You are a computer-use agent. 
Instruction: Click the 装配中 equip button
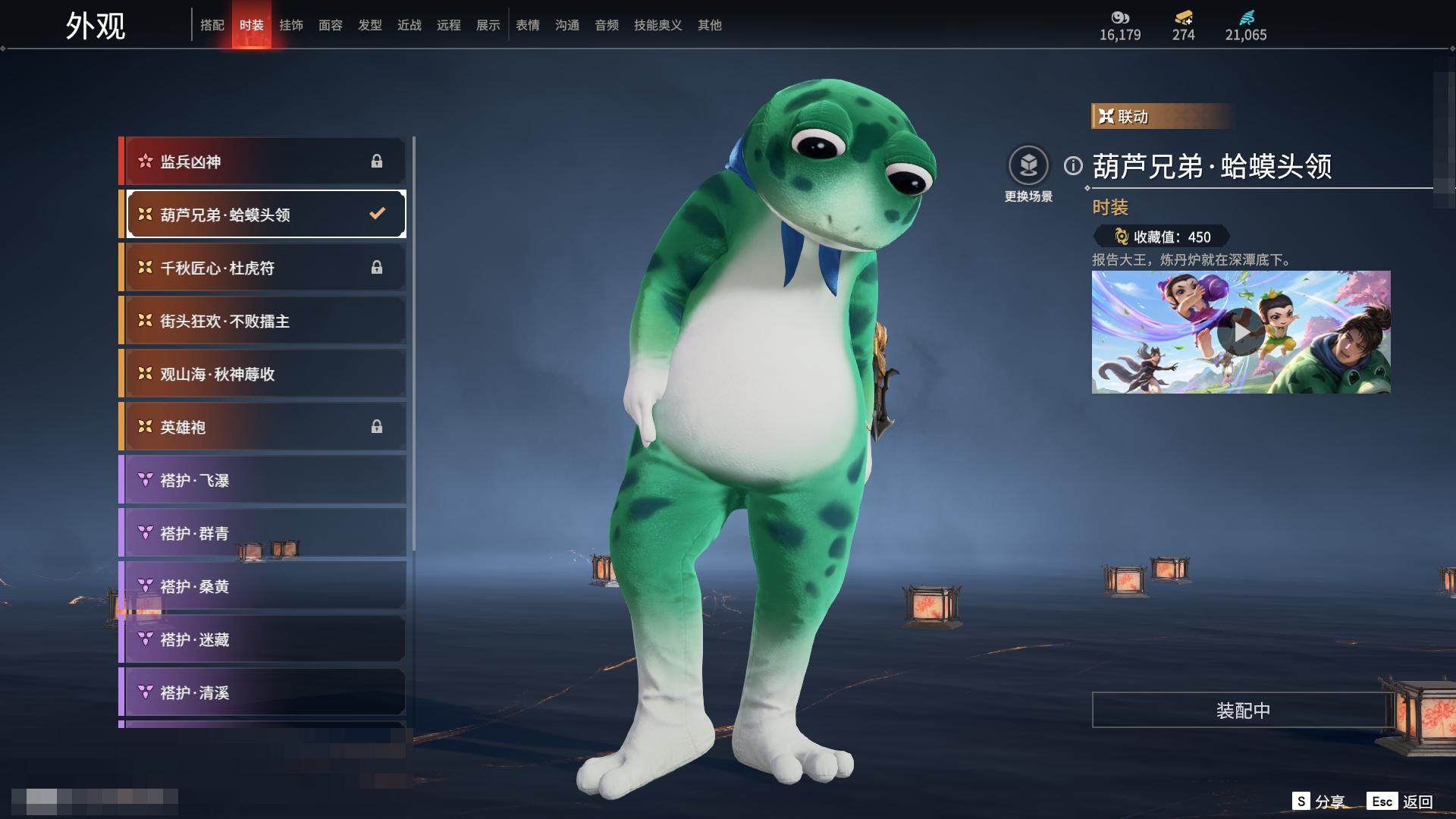click(x=1242, y=711)
